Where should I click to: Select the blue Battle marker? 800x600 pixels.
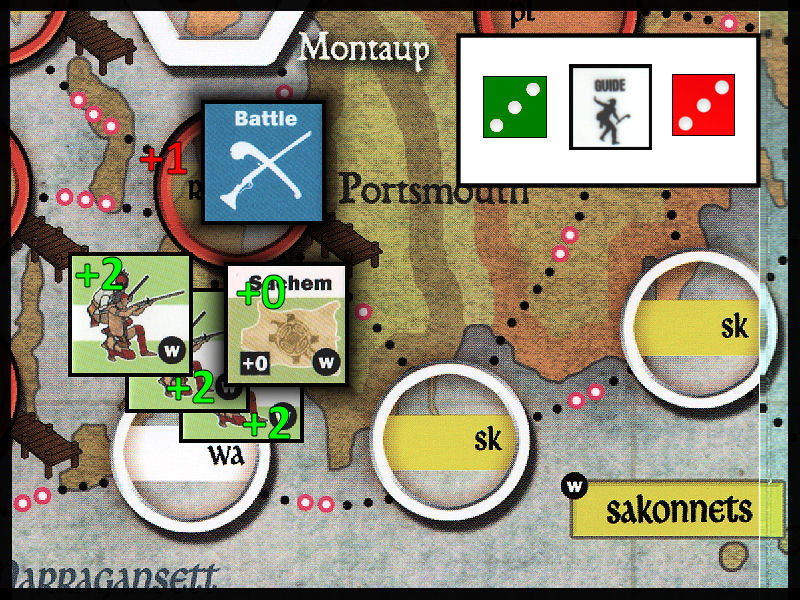pos(264,161)
